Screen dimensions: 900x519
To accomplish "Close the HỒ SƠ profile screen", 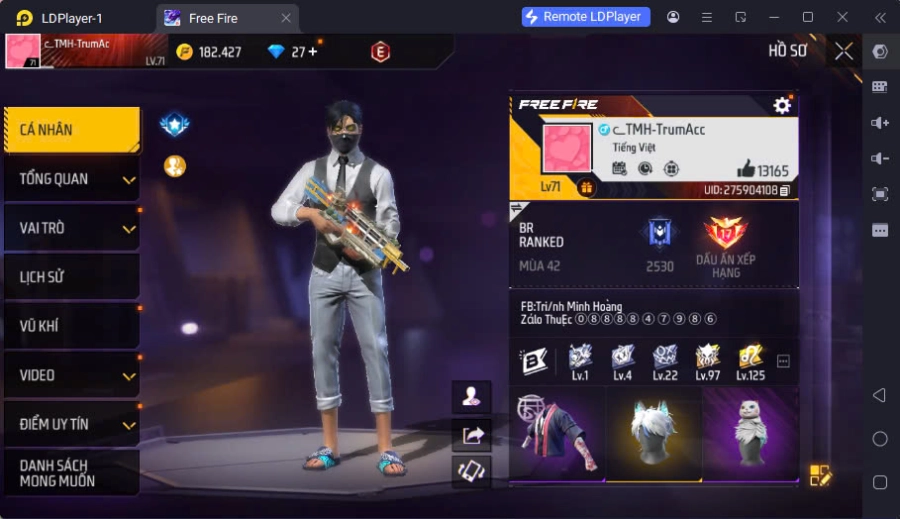I will tap(844, 51).
